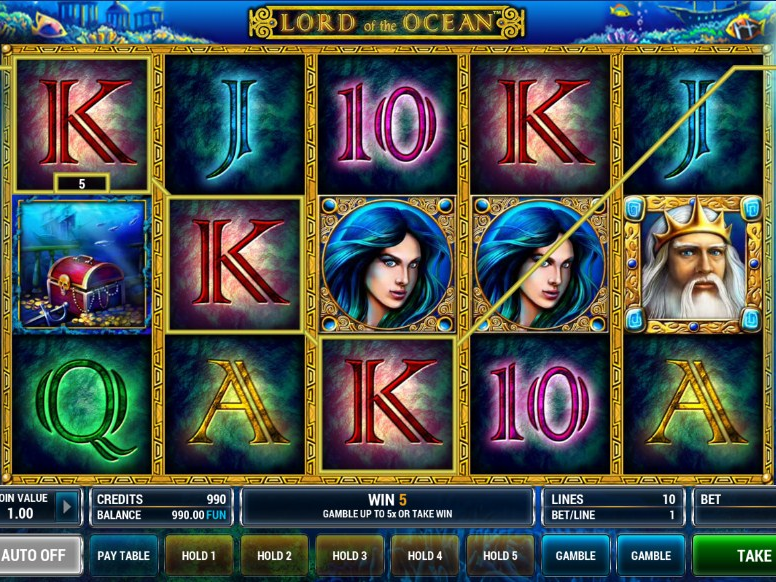This screenshot has width=776, height=582.
Task: Activate HOLD 2 for the second reel
Action: (x=274, y=555)
